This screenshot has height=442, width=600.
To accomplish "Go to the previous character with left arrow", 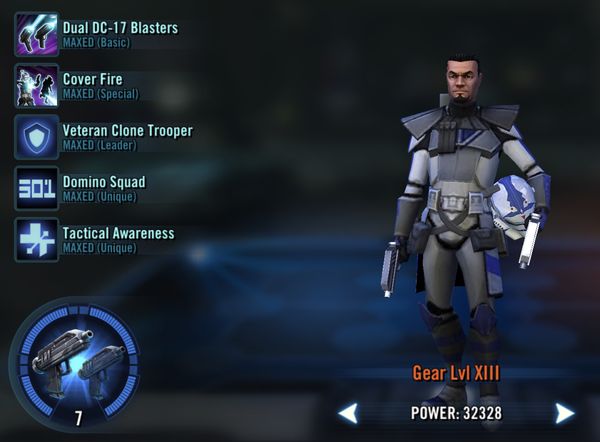I will click(347, 413).
